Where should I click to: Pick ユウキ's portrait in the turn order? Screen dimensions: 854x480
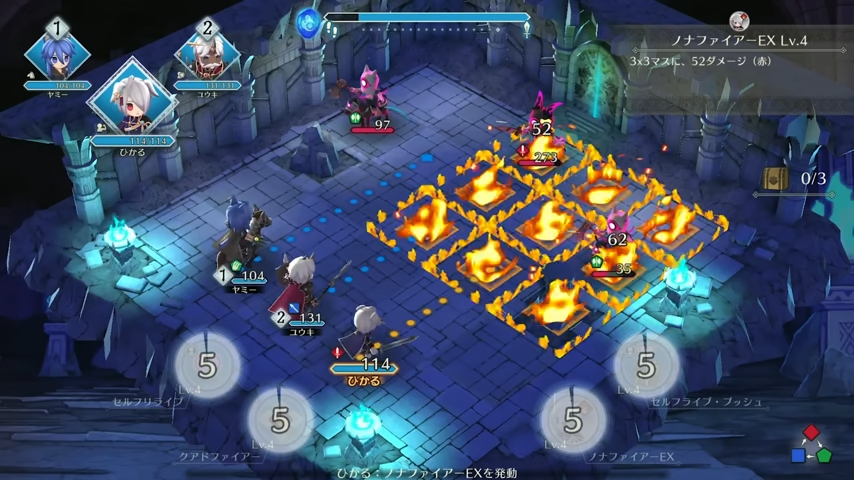click(x=208, y=53)
